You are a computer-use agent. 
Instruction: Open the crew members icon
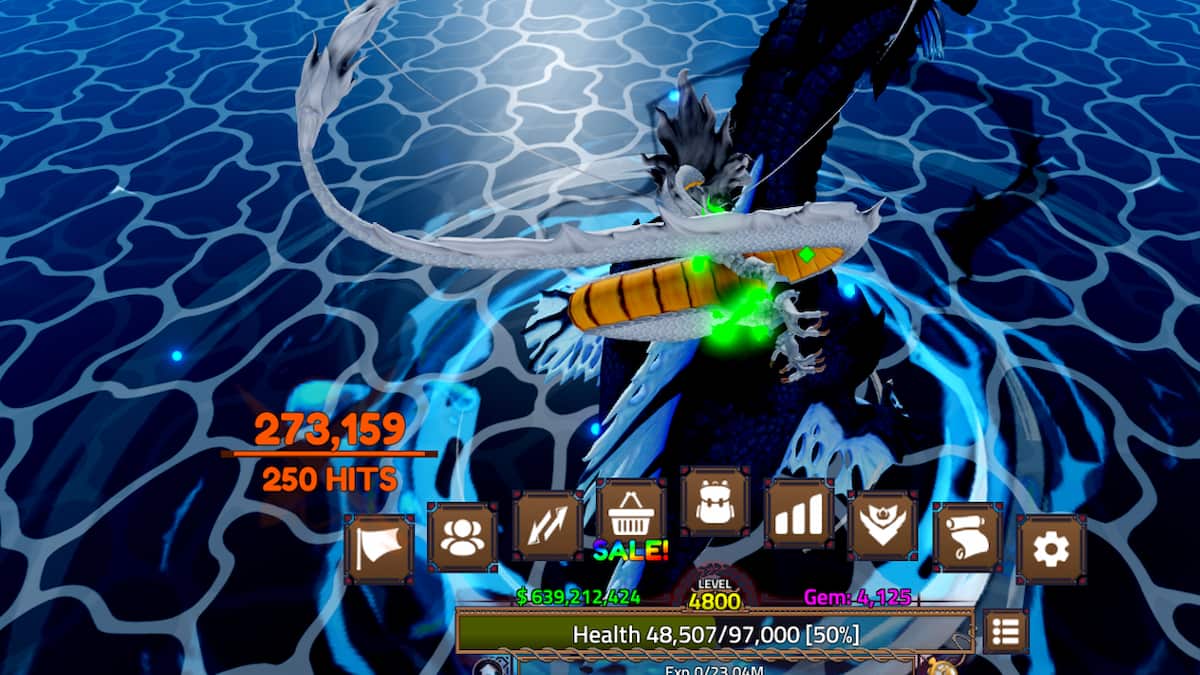pos(462,537)
